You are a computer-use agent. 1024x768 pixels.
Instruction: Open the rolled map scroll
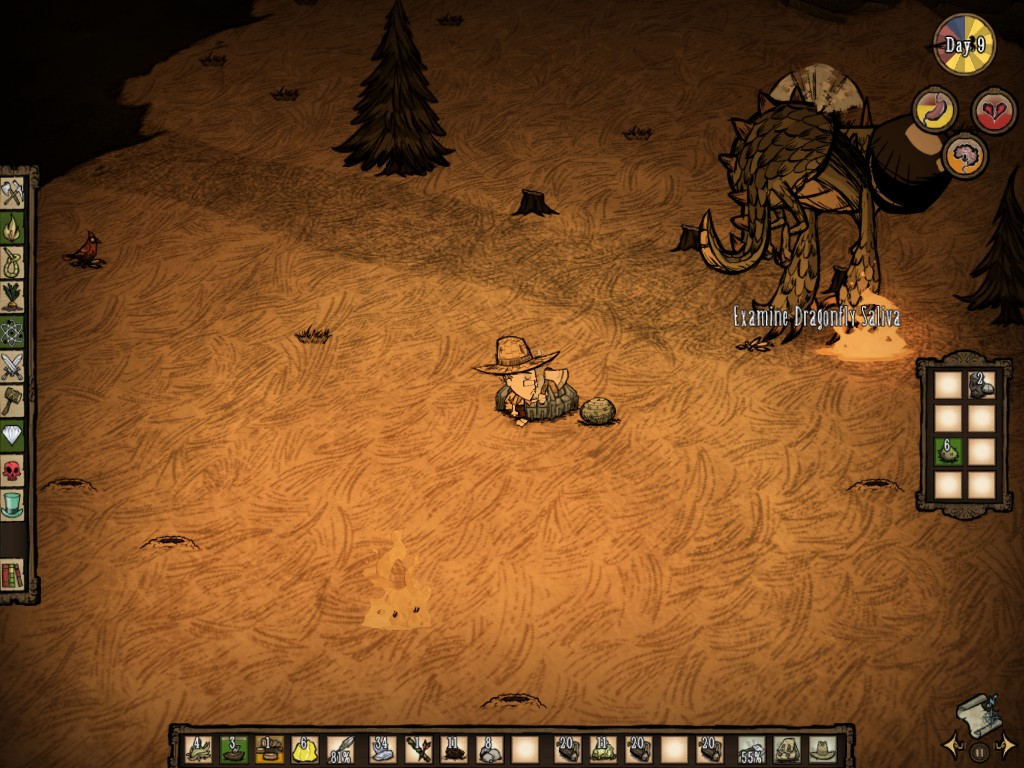click(x=978, y=714)
